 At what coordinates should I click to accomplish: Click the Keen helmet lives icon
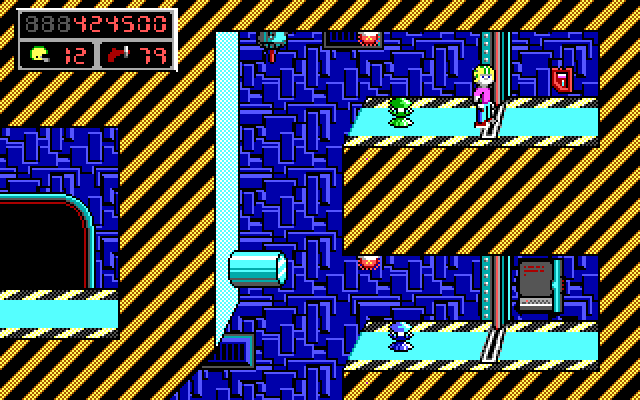pyautogui.click(x=40, y=53)
